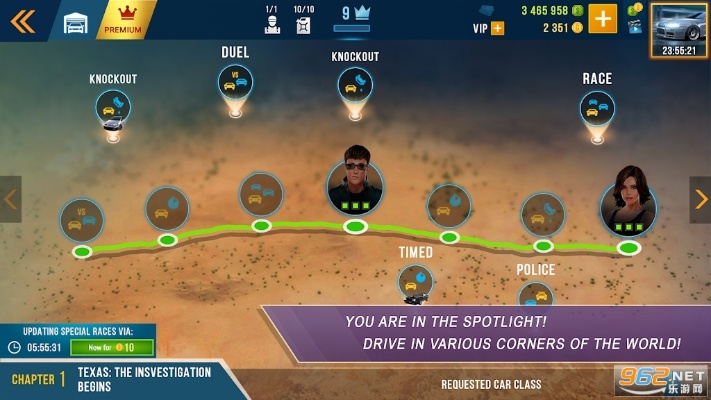Choose the Police event node
This screenshot has width=711, height=400.
(536, 295)
